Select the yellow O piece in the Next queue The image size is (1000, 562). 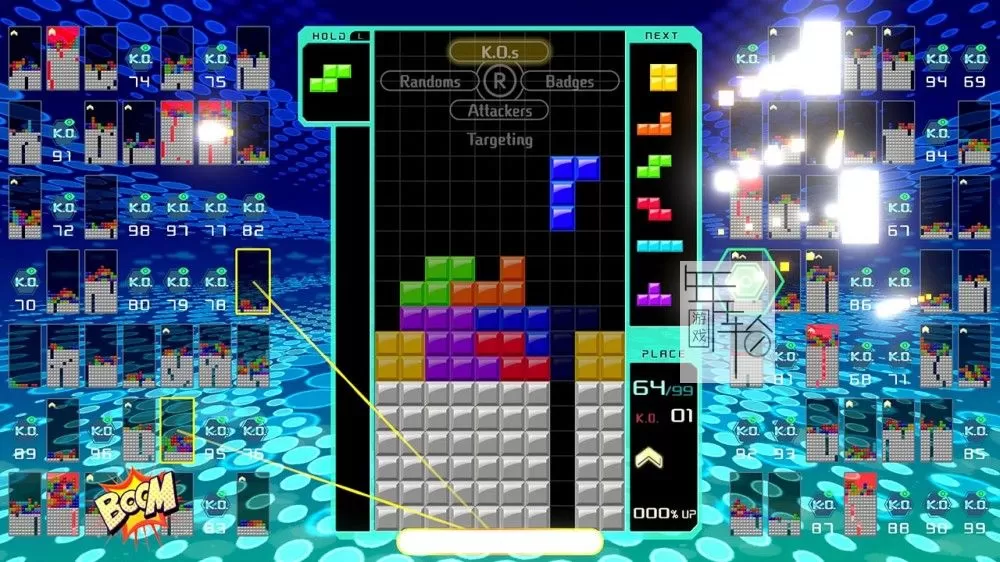(x=661, y=78)
